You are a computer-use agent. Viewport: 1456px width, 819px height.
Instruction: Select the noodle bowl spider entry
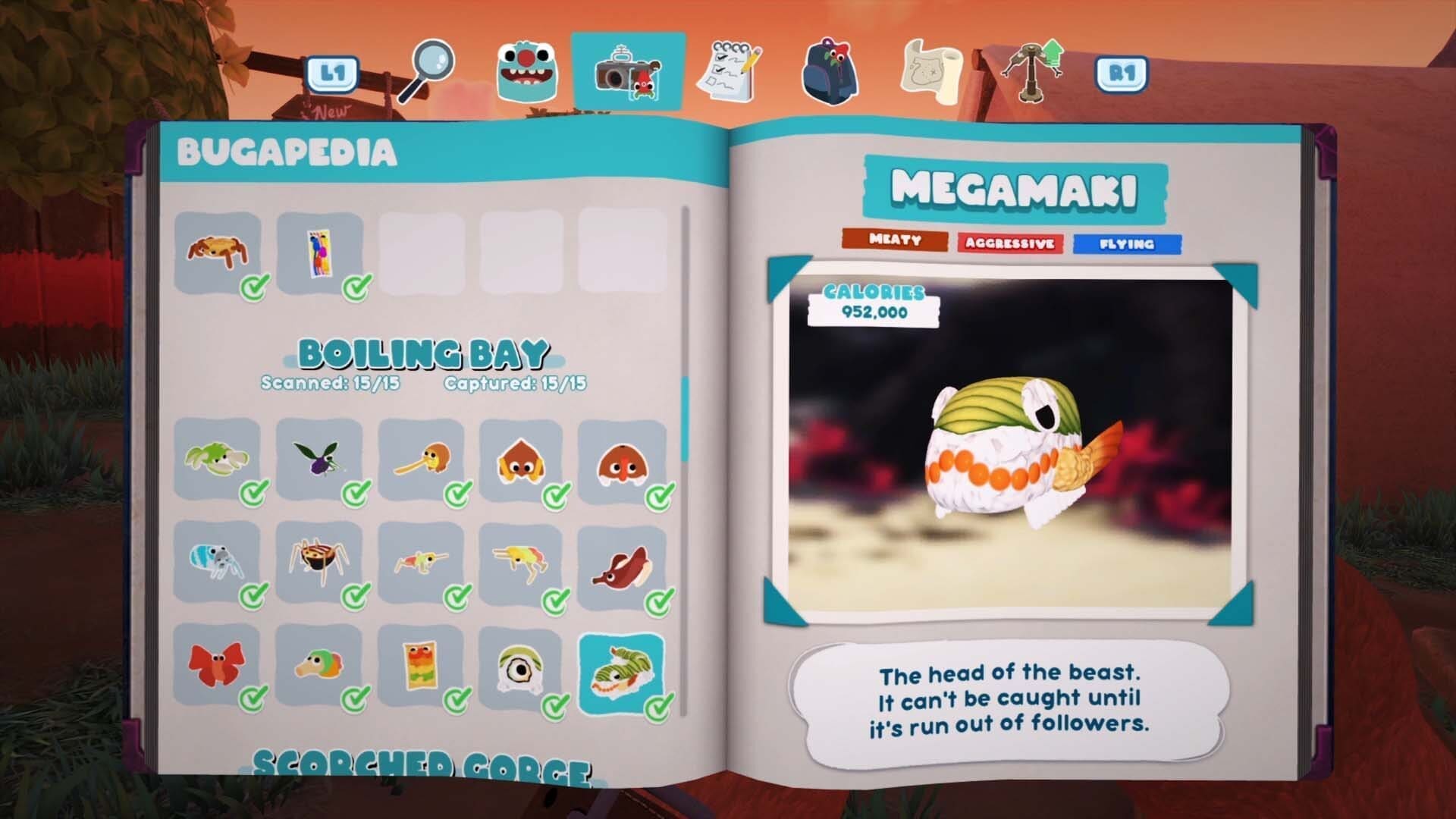point(318,562)
